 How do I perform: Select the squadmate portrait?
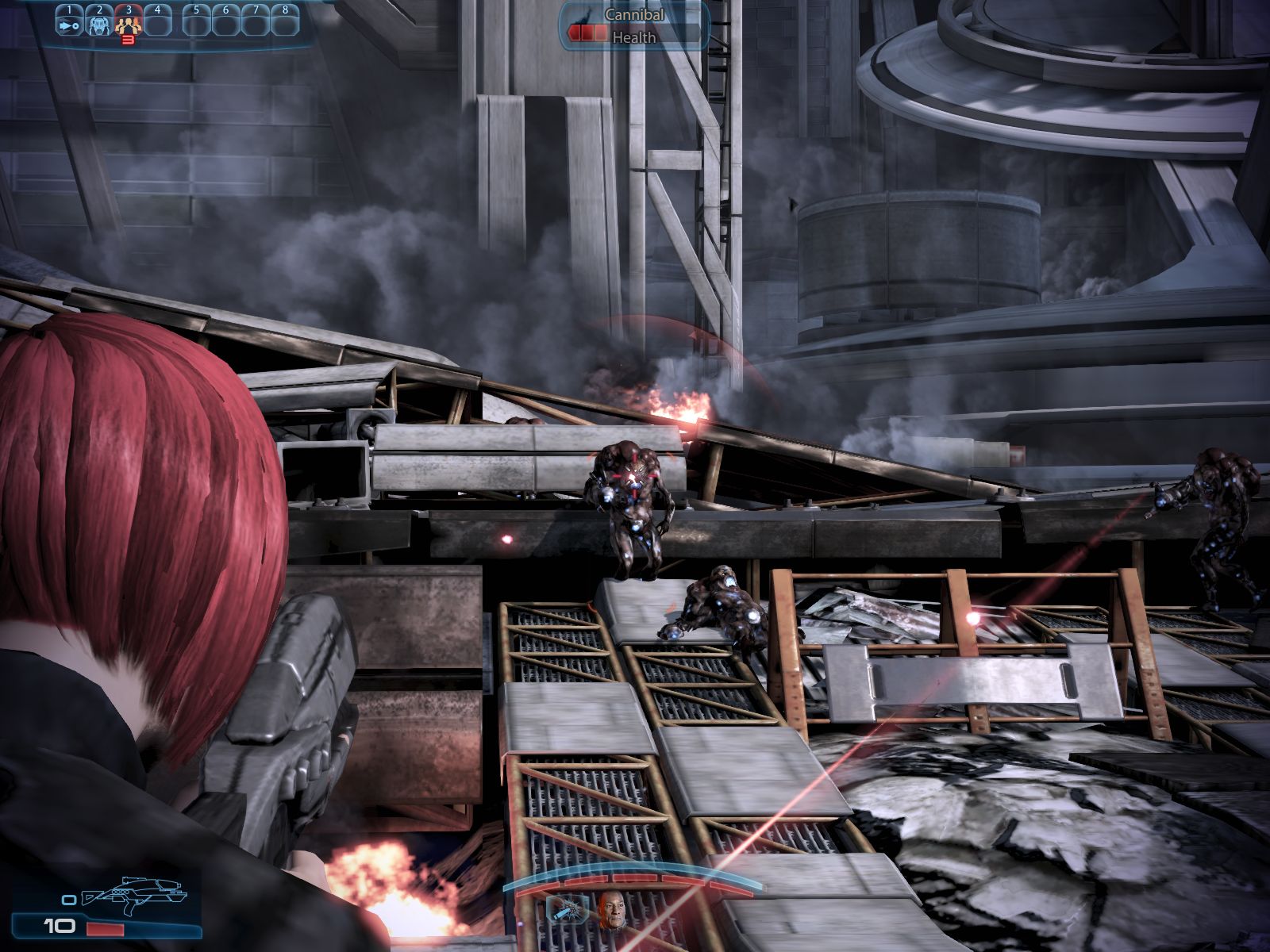click(610, 911)
